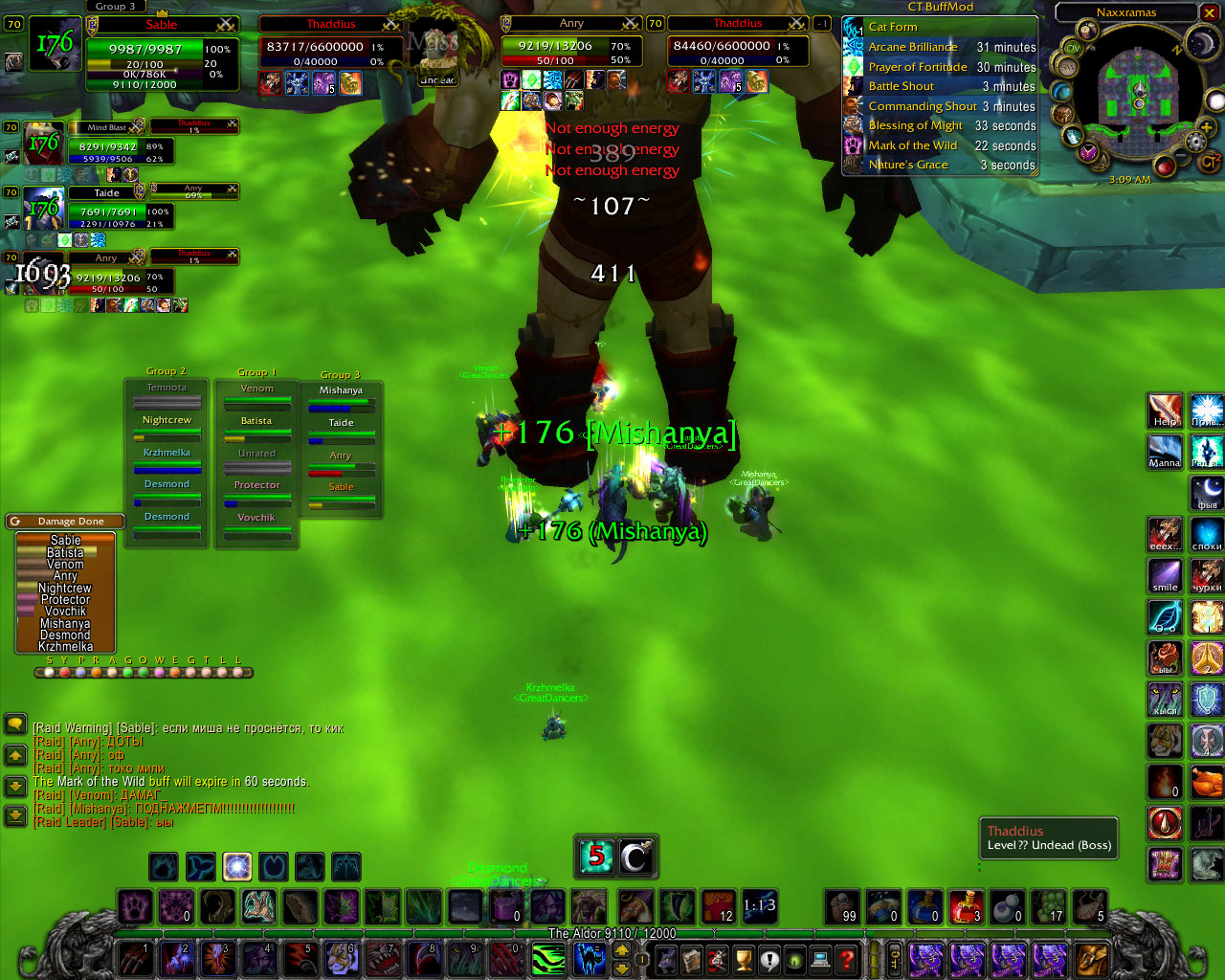The width and height of the screenshot is (1225, 980).
Task: Zoom in the minimap with the plus button
Action: pyautogui.click(x=1206, y=129)
